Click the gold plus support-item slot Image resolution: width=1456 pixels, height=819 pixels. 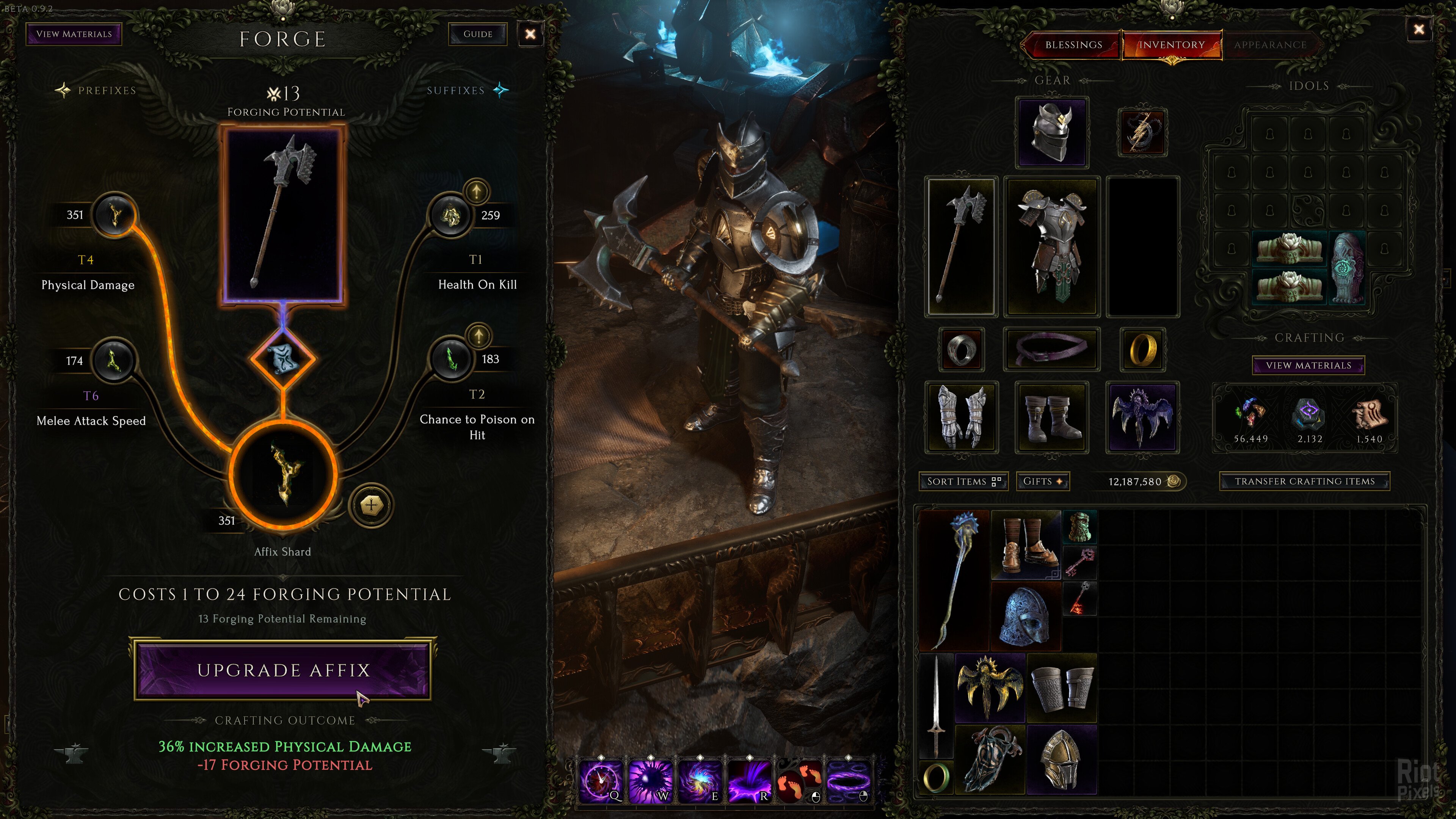pos(370,505)
